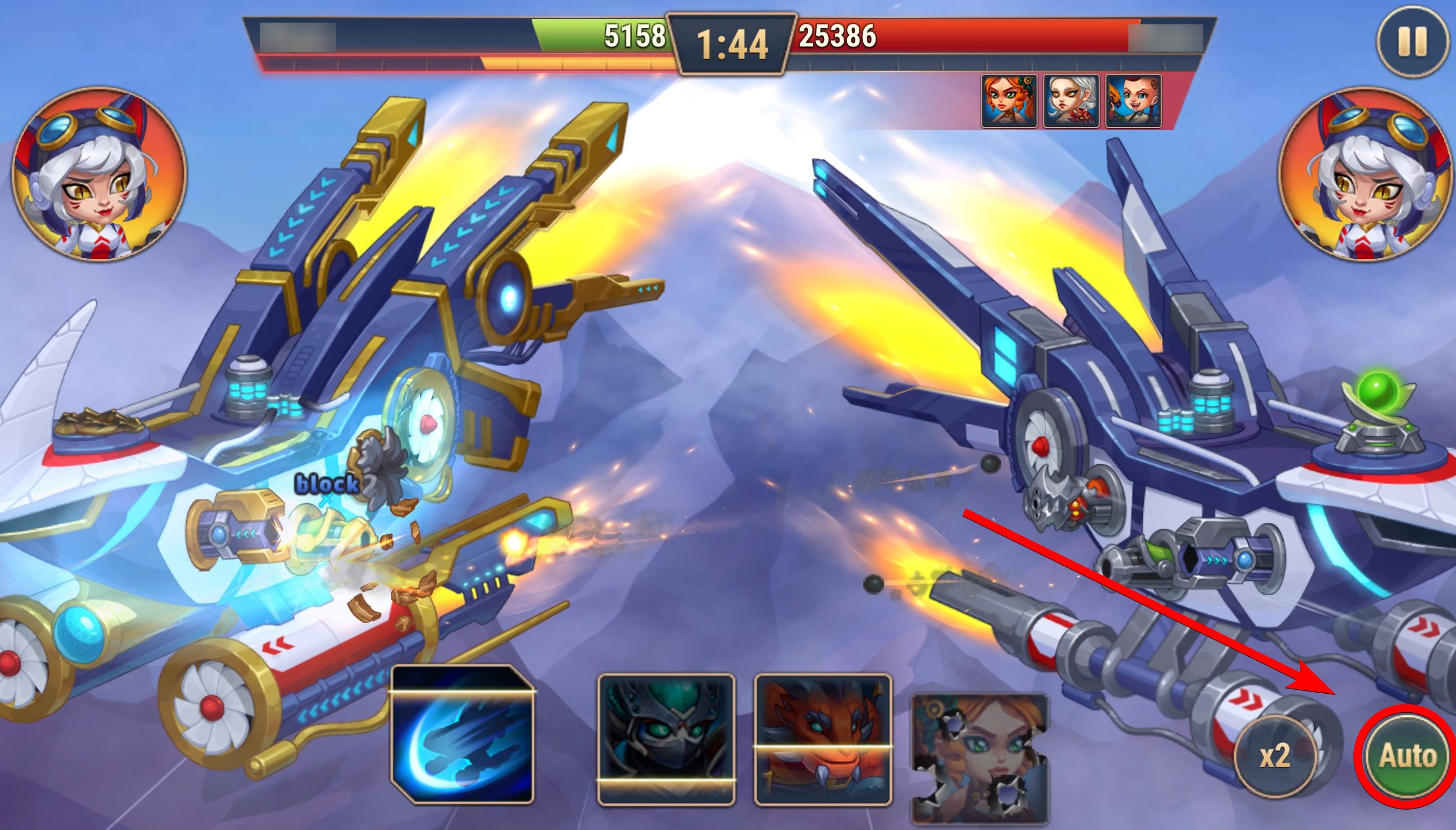Viewport: 1456px width, 830px height.
Task: Activate x2 battle speed
Action: [x=1275, y=757]
